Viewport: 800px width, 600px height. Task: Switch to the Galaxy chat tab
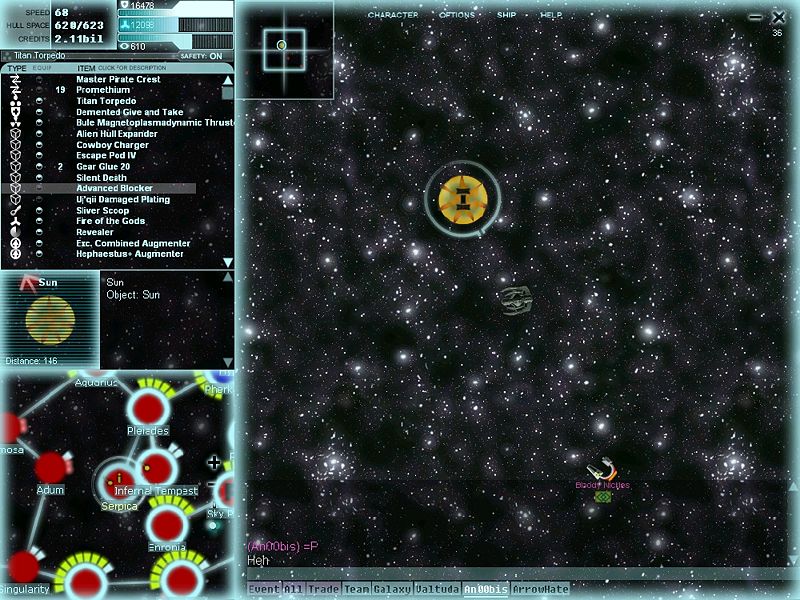pyautogui.click(x=391, y=590)
